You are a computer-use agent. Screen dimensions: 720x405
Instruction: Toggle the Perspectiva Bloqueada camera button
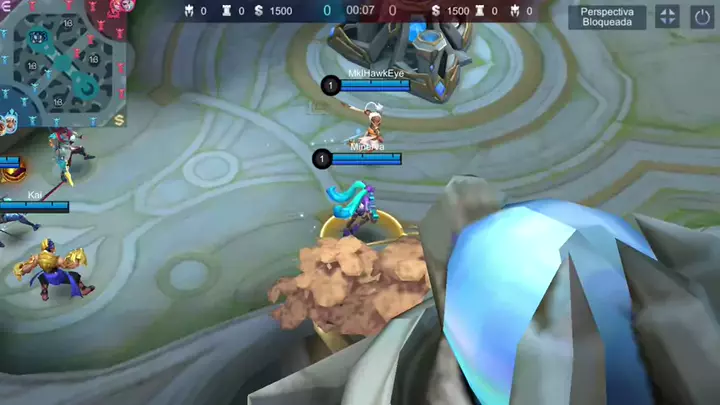coord(607,16)
